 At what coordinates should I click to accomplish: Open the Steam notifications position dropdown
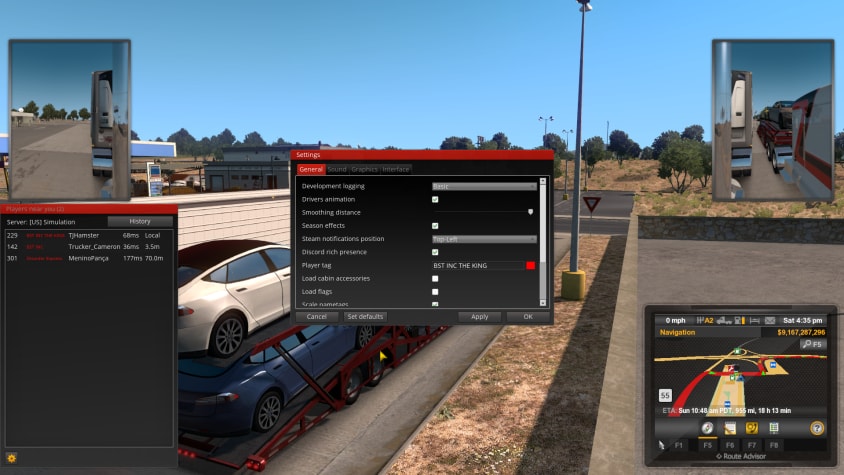pyautogui.click(x=484, y=239)
